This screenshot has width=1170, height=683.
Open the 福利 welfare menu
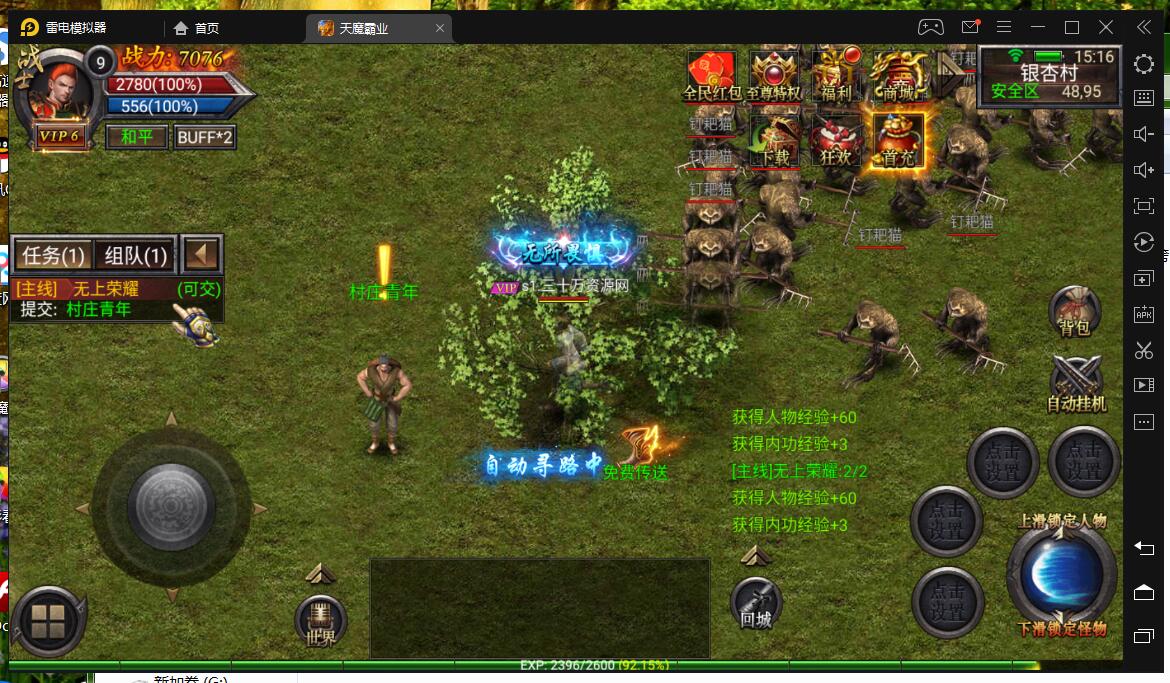(836, 75)
